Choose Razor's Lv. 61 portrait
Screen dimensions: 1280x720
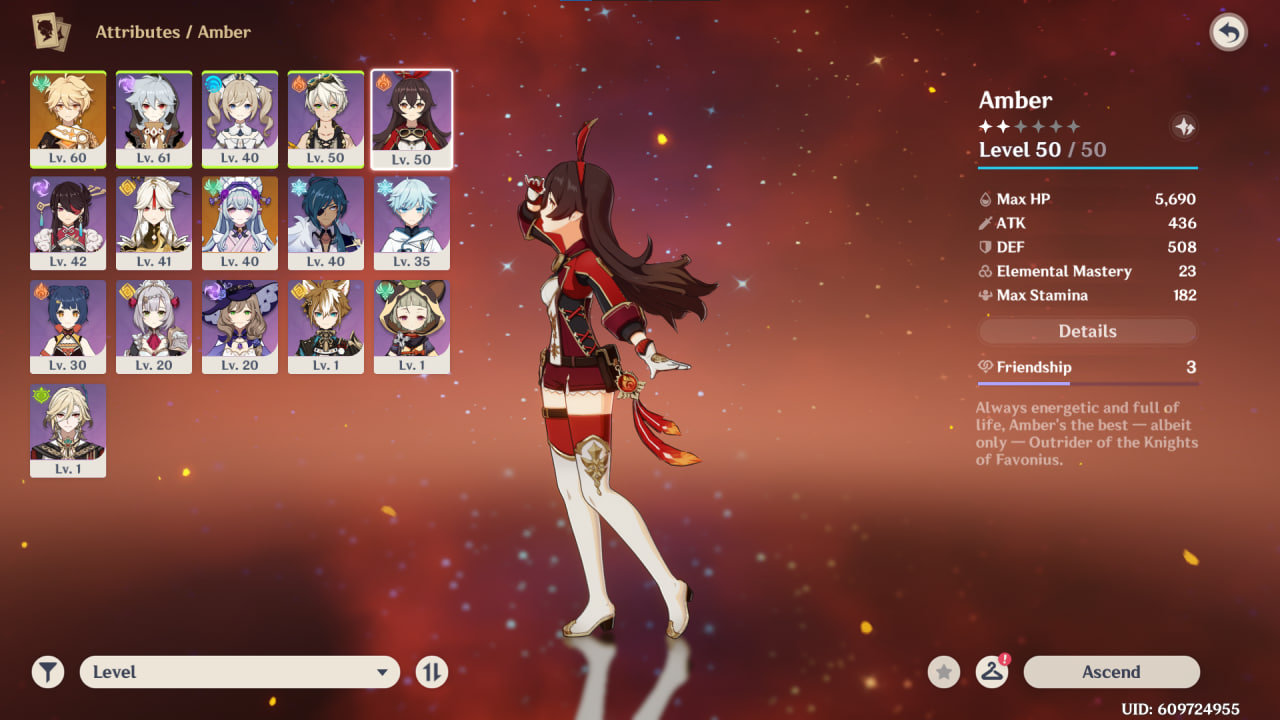(x=154, y=118)
